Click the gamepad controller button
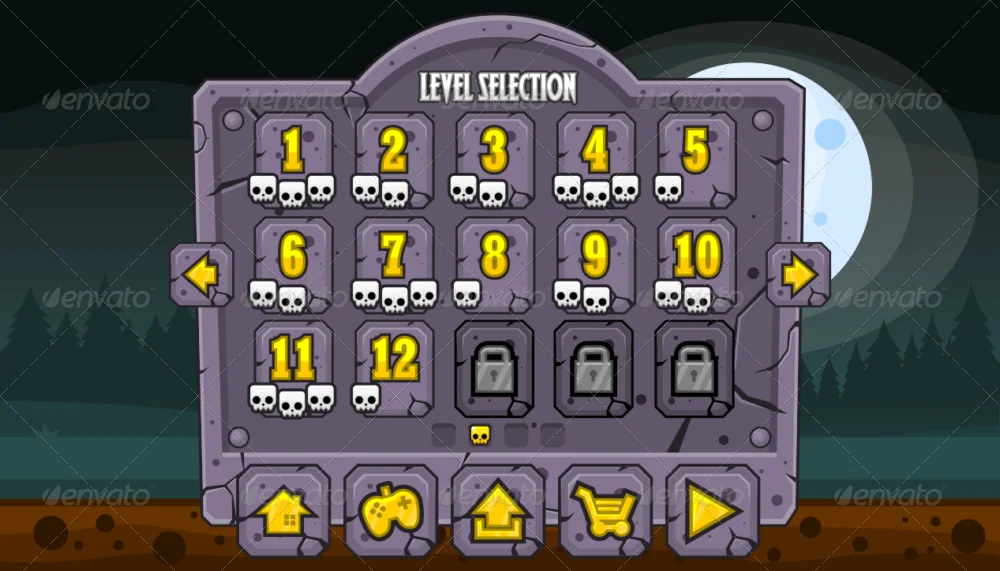Image resolution: width=1000 pixels, height=571 pixels. [x=390, y=511]
